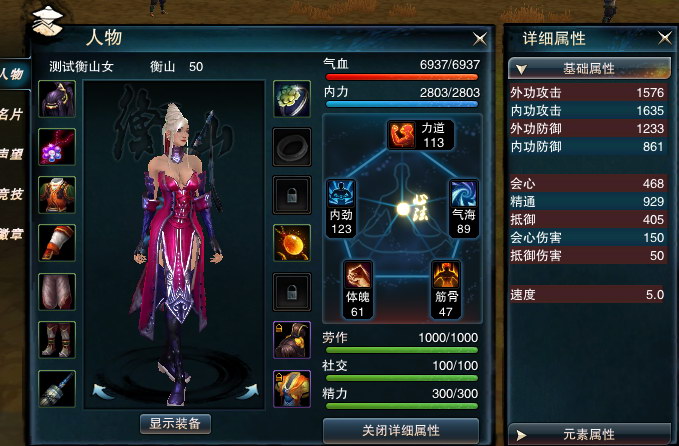The image size is (679, 446).
Task: Select the purple flower necklace slot
Action: (x=55, y=147)
